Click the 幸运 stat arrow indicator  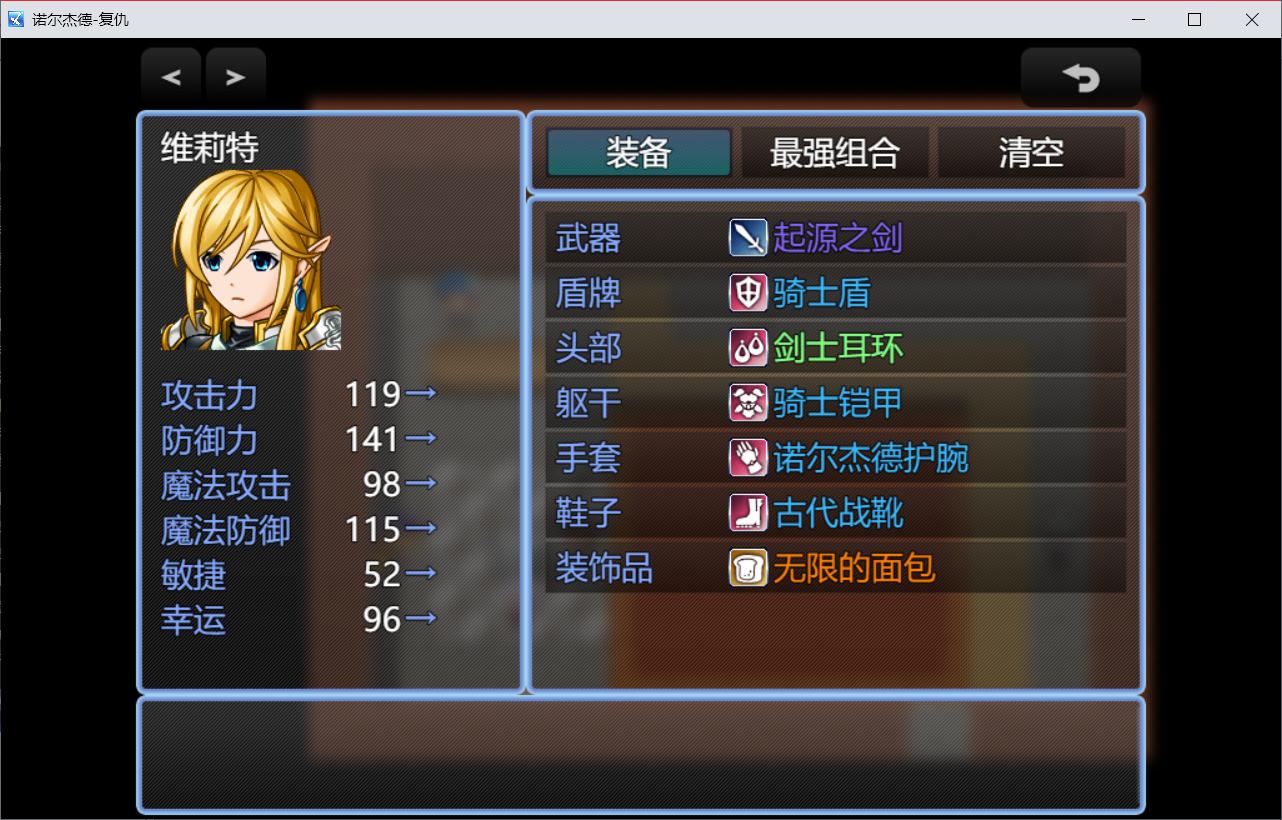tap(421, 619)
